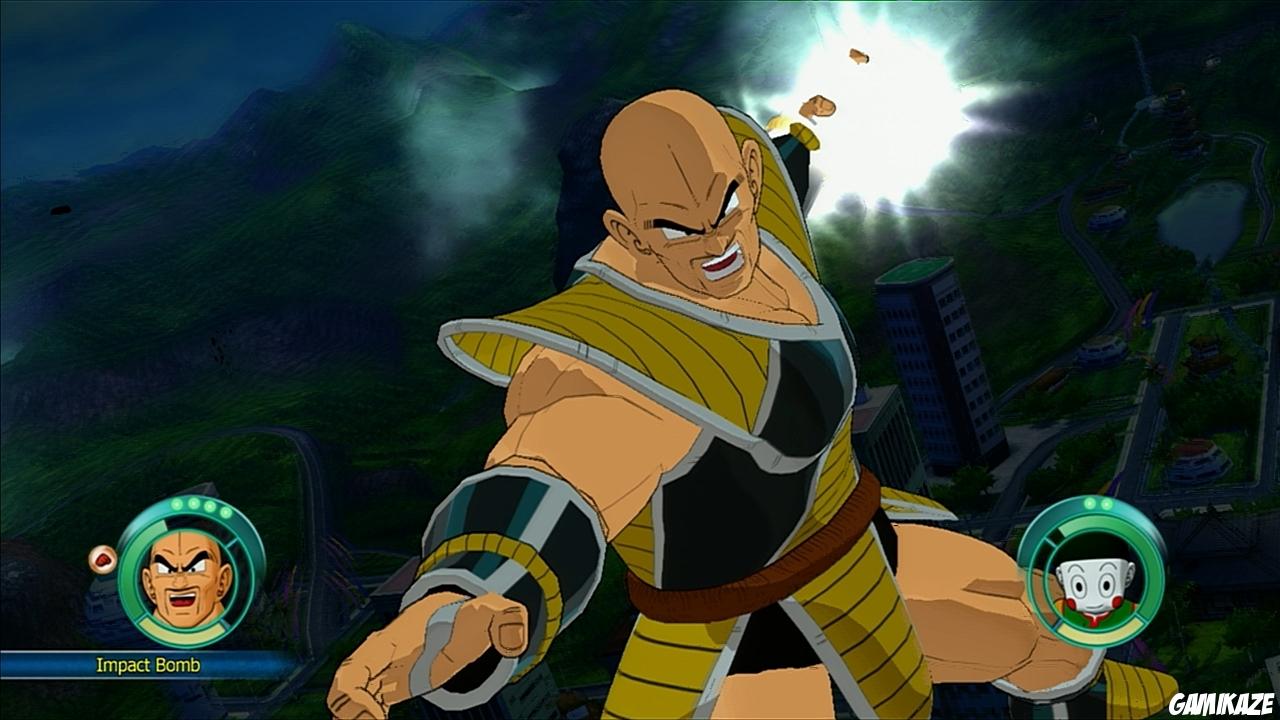Click the second energy orb over Nappa's gauge
This screenshot has width=1280, height=720.
click(x=193, y=504)
